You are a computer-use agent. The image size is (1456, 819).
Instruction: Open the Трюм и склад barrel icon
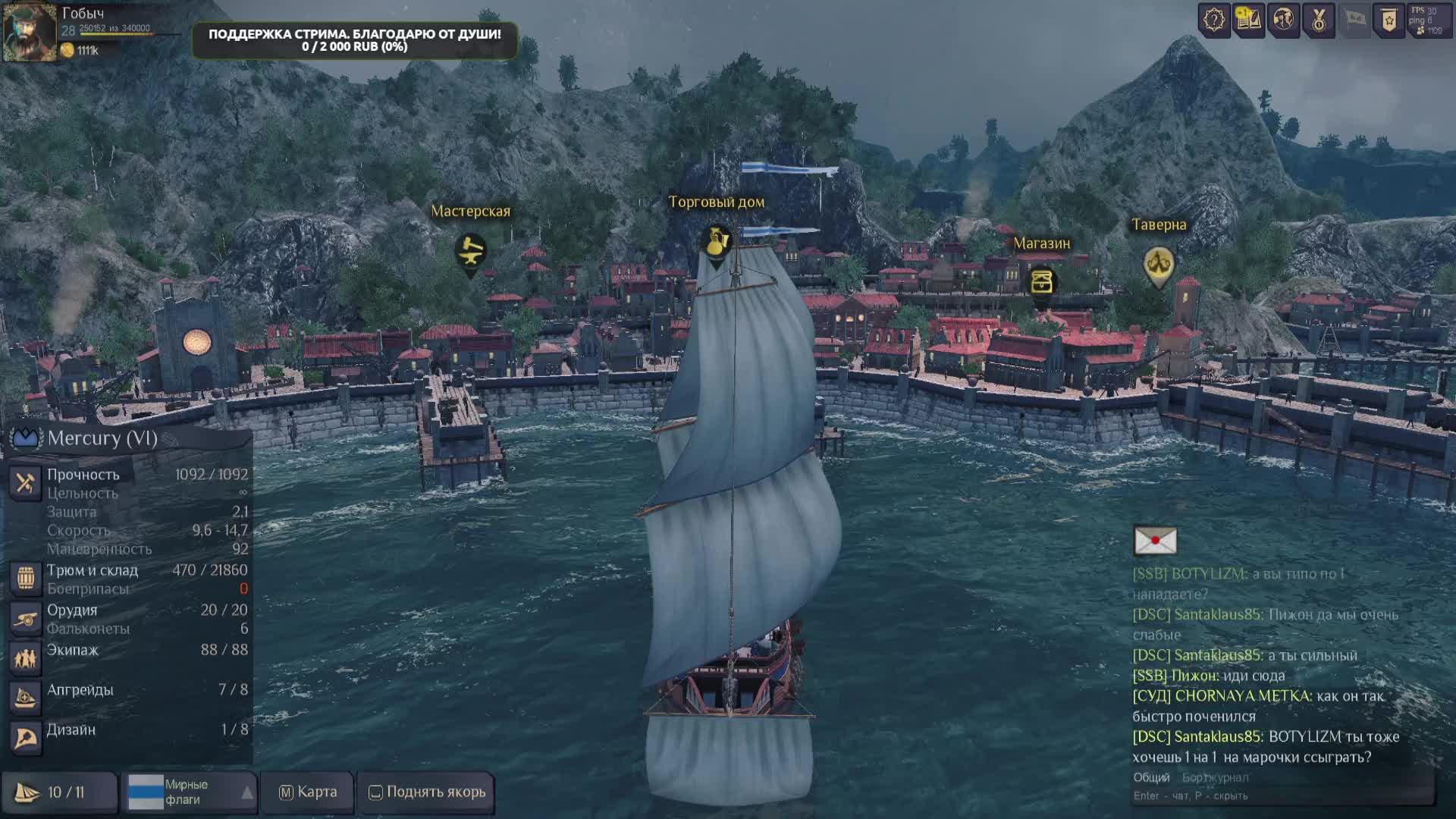point(25,578)
